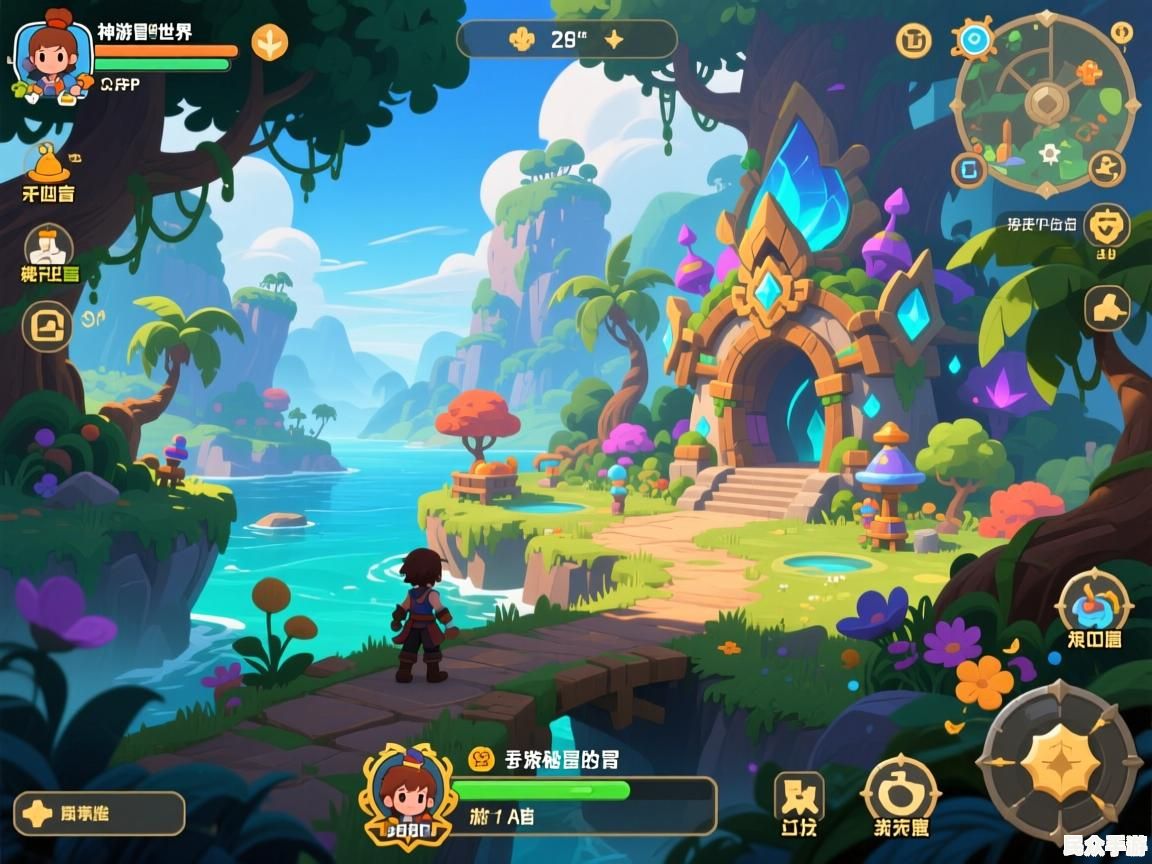Click the blue gear-rimmed button on the minimap
Screen dimensions: 1152x864
tap(972, 40)
